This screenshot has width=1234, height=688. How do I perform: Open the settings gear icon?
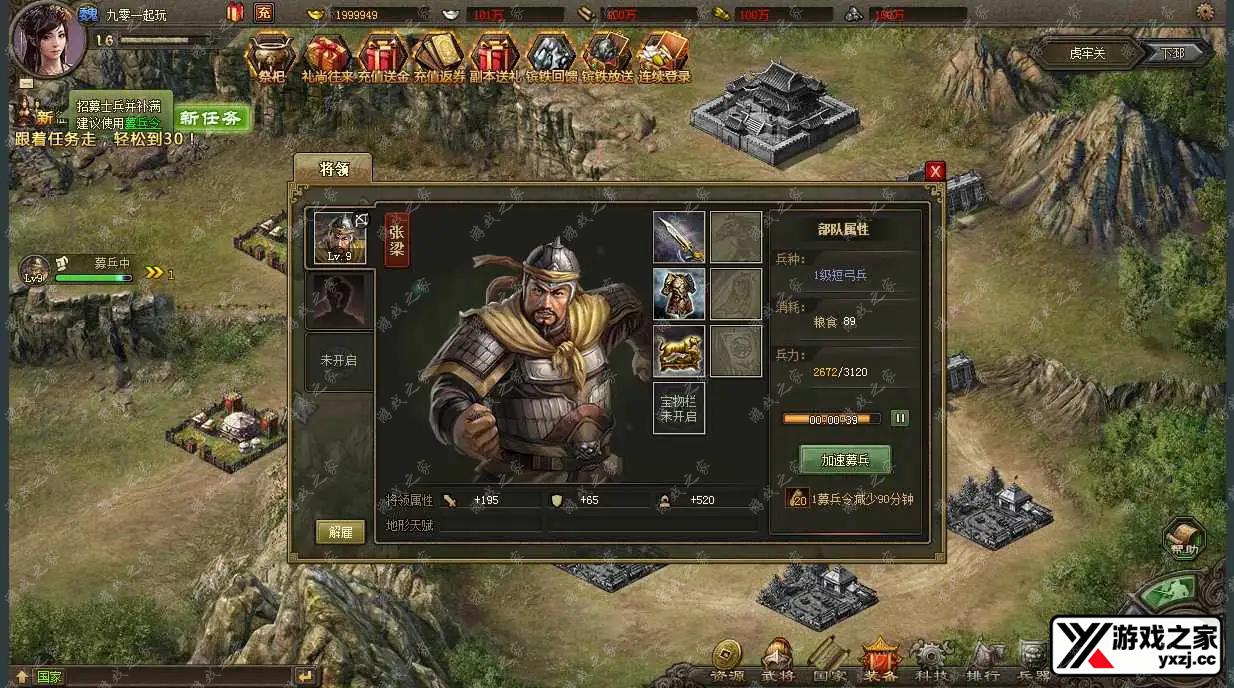coord(1205,12)
